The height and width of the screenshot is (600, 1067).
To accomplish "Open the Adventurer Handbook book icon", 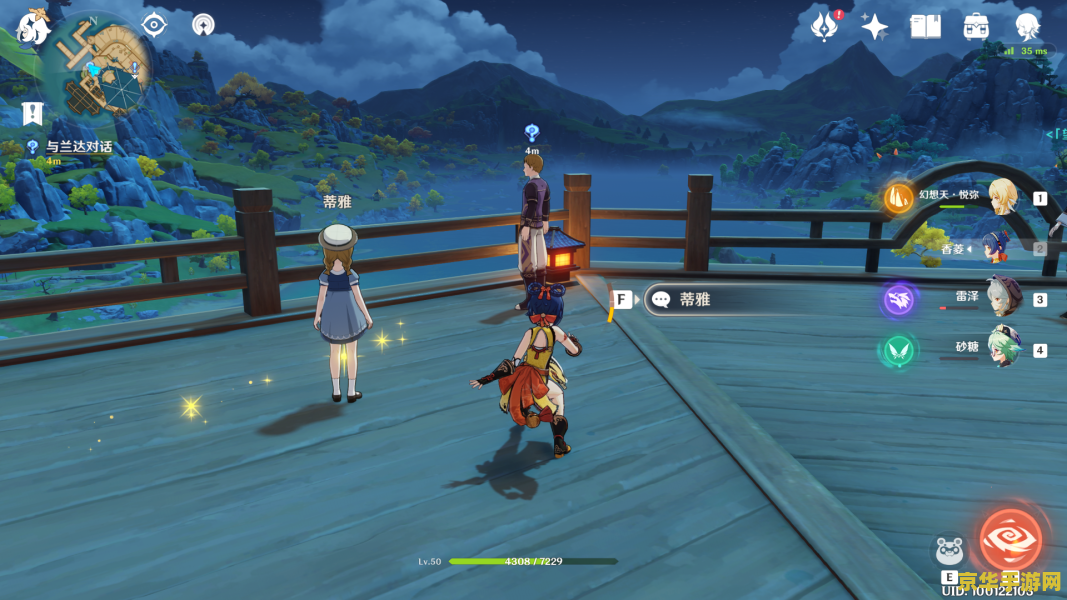I will 925,27.
